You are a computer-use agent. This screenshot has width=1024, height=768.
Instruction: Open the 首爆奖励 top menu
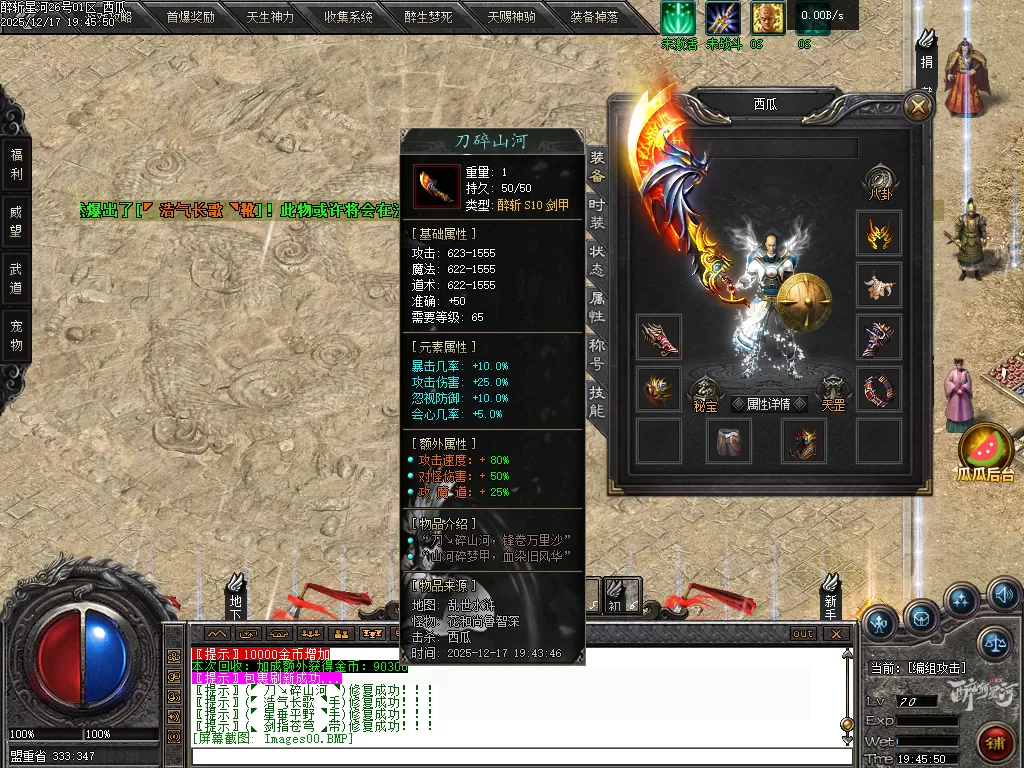(x=190, y=17)
